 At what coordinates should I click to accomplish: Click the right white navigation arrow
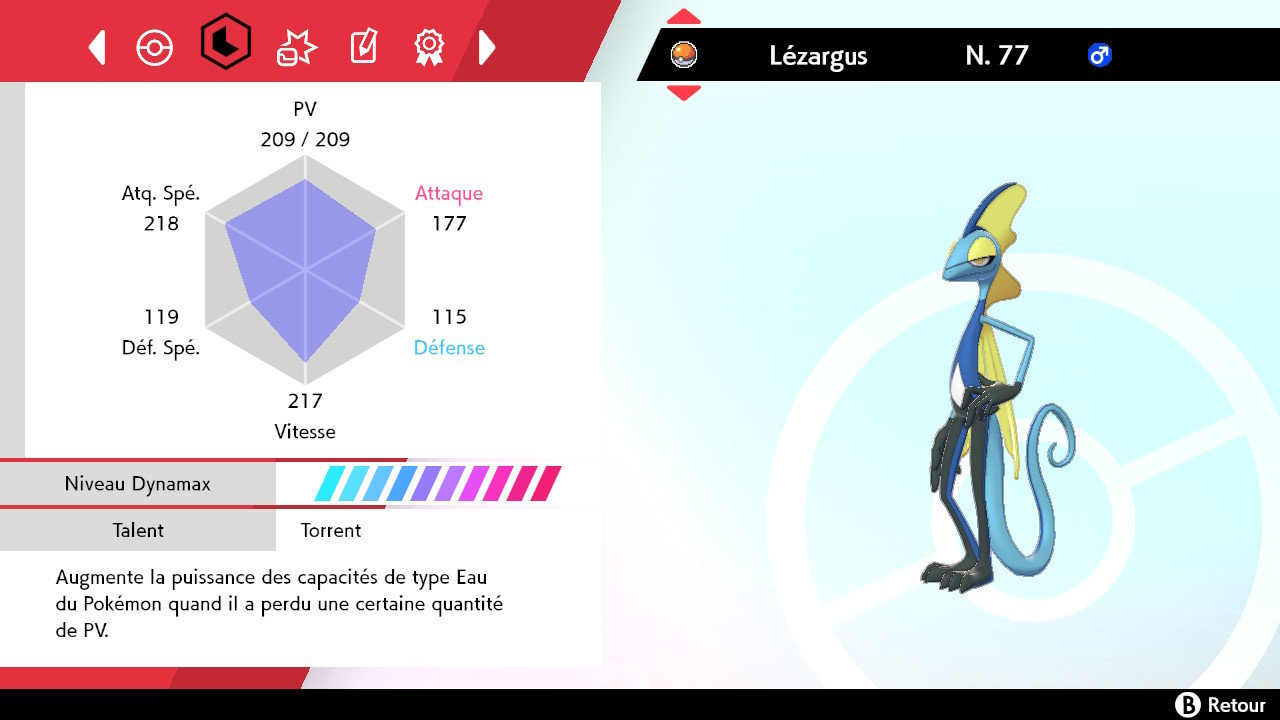(x=487, y=46)
